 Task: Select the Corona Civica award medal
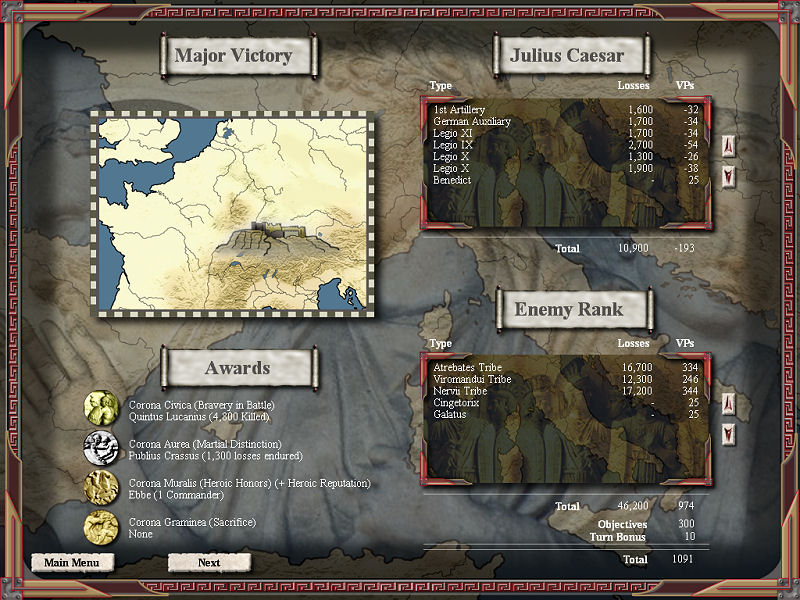(x=100, y=408)
